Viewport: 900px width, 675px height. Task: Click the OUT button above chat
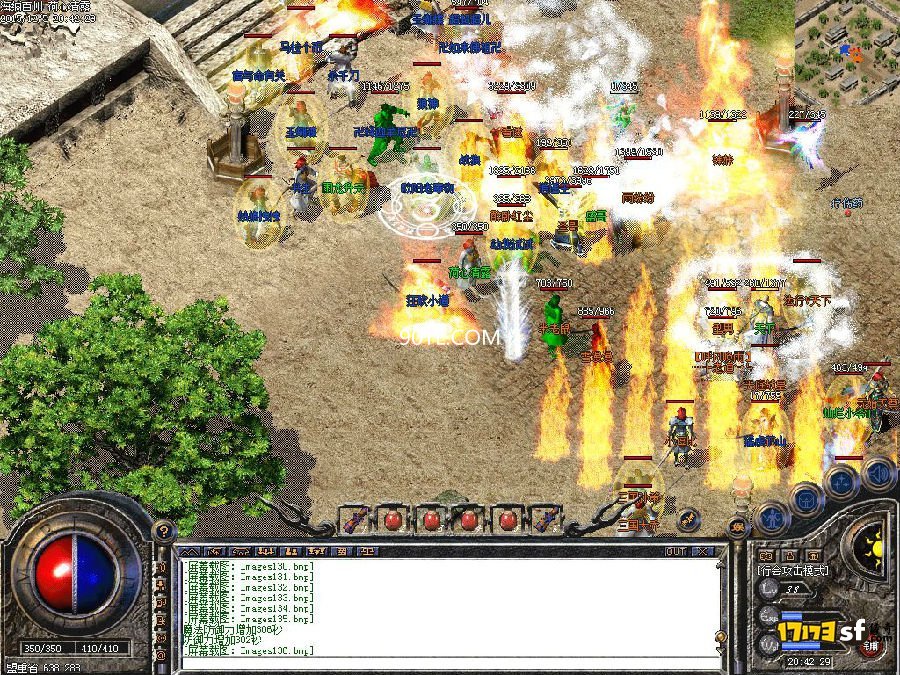pos(676,551)
